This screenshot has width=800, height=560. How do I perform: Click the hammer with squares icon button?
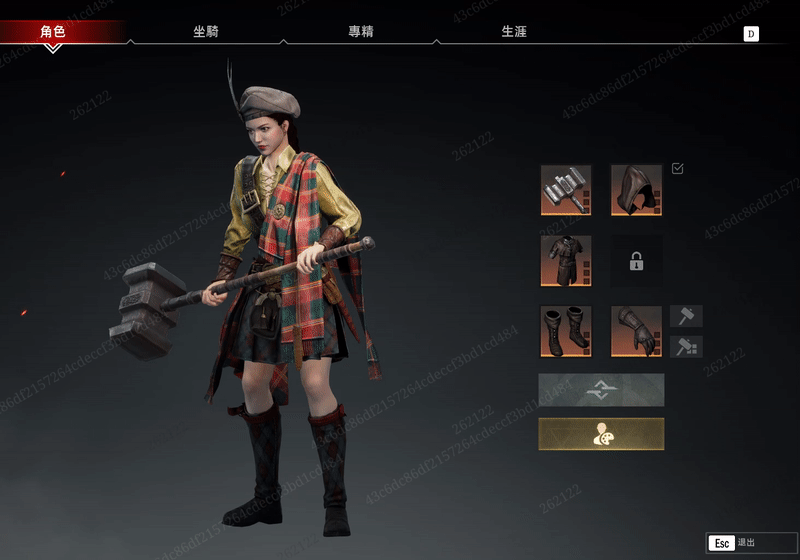click(686, 347)
